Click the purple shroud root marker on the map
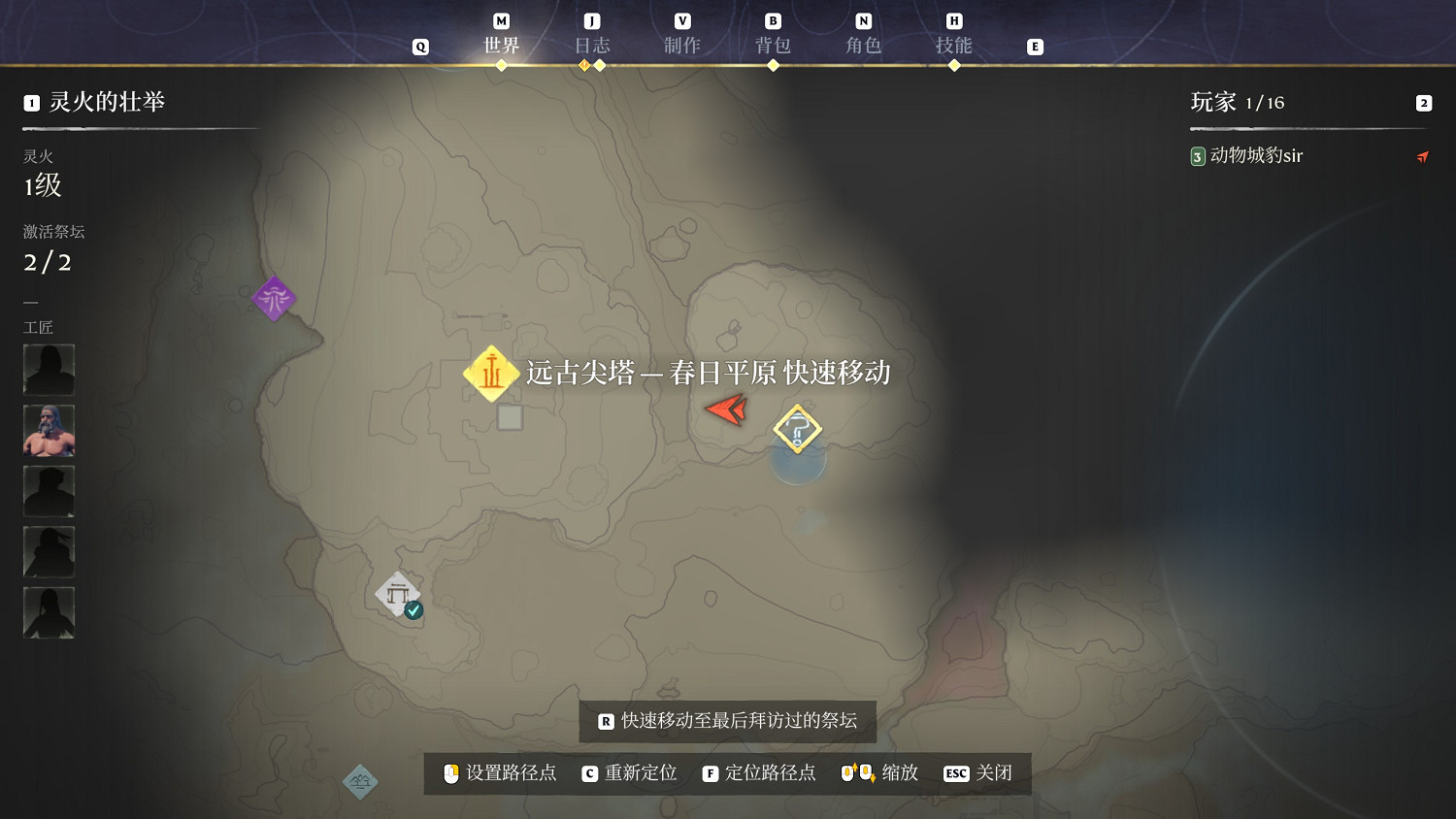Screen dimensions: 1456x819 273,299
